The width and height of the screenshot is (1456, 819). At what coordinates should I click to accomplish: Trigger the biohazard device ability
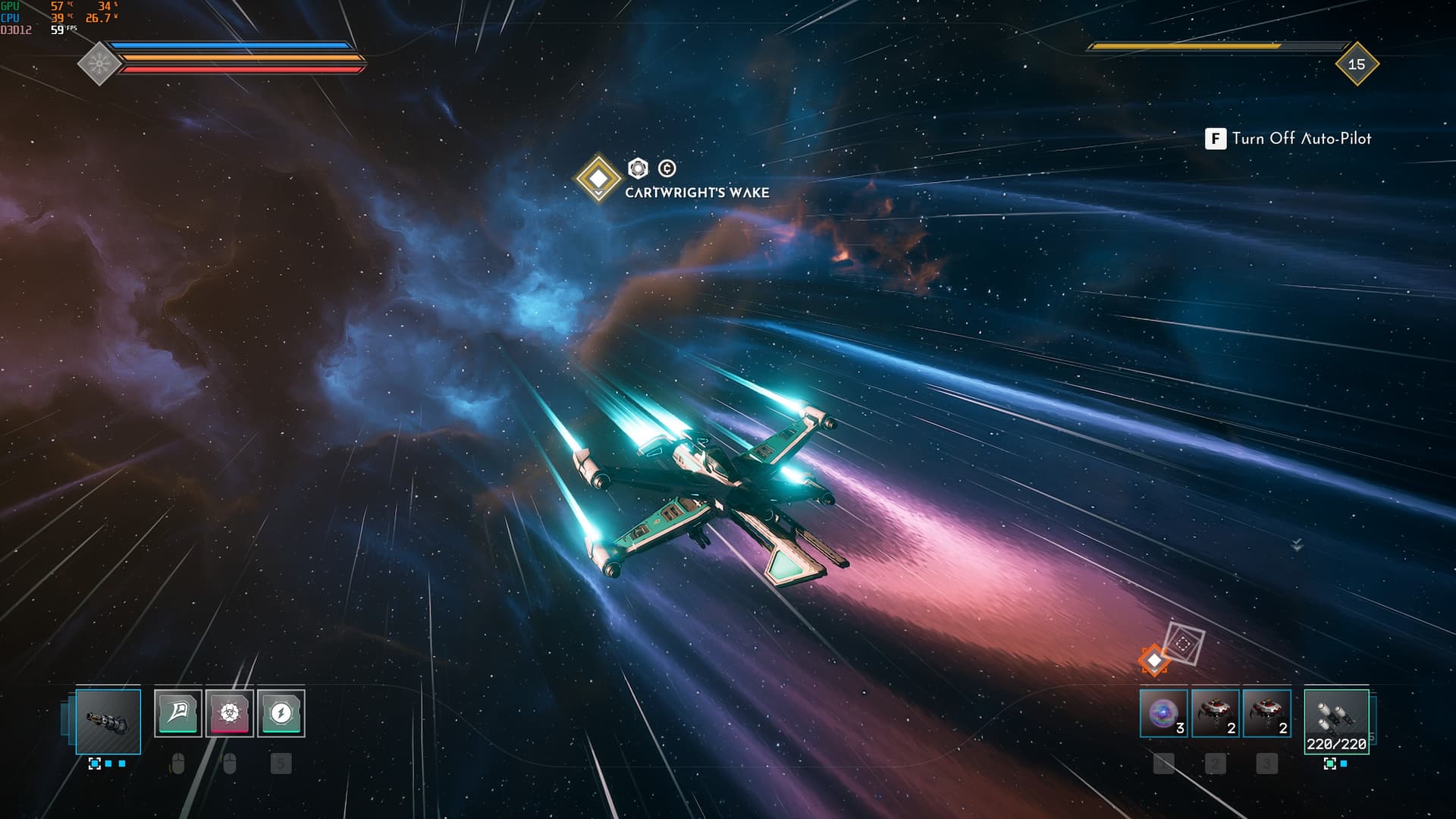pyautogui.click(x=230, y=713)
